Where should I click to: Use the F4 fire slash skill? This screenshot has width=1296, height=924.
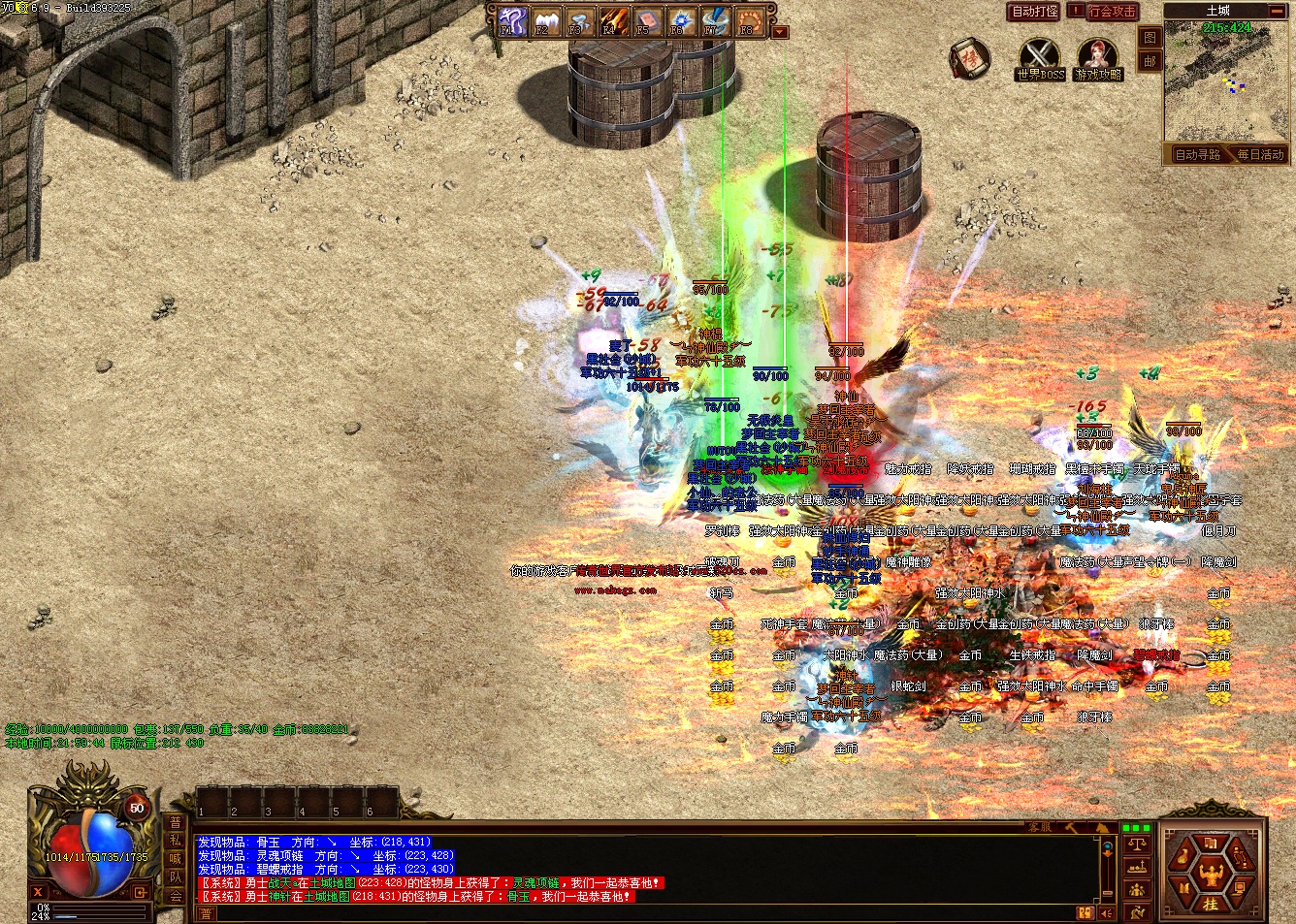point(612,21)
